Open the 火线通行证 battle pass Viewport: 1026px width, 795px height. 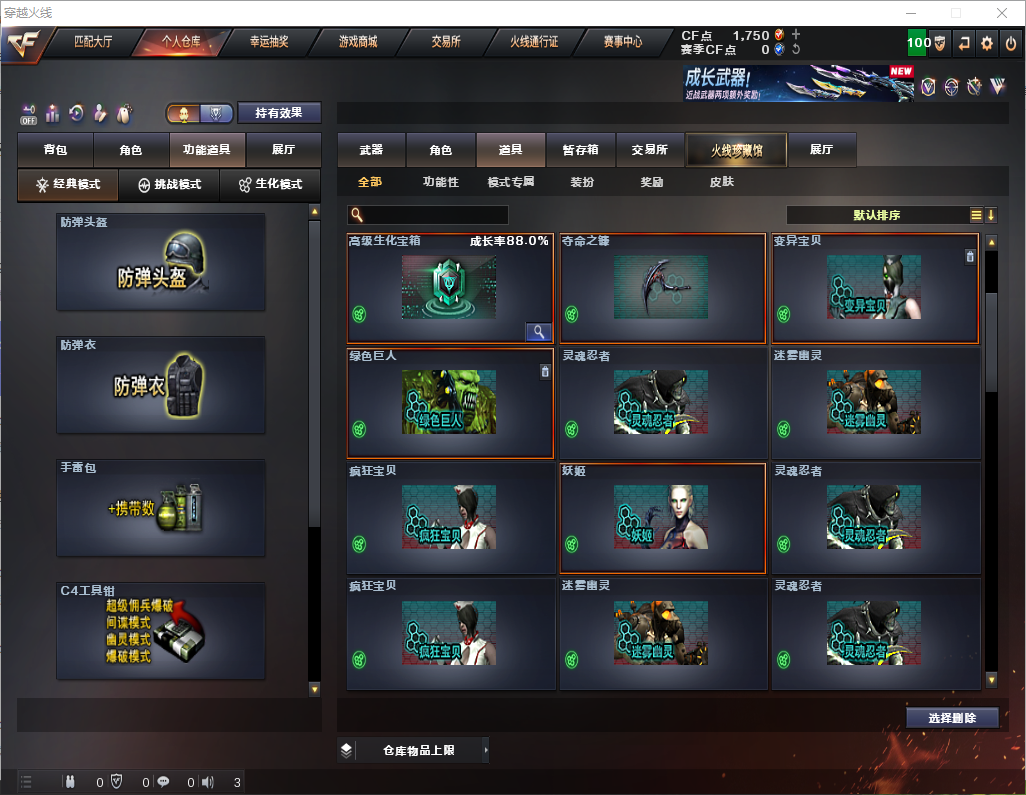point(534,42)
